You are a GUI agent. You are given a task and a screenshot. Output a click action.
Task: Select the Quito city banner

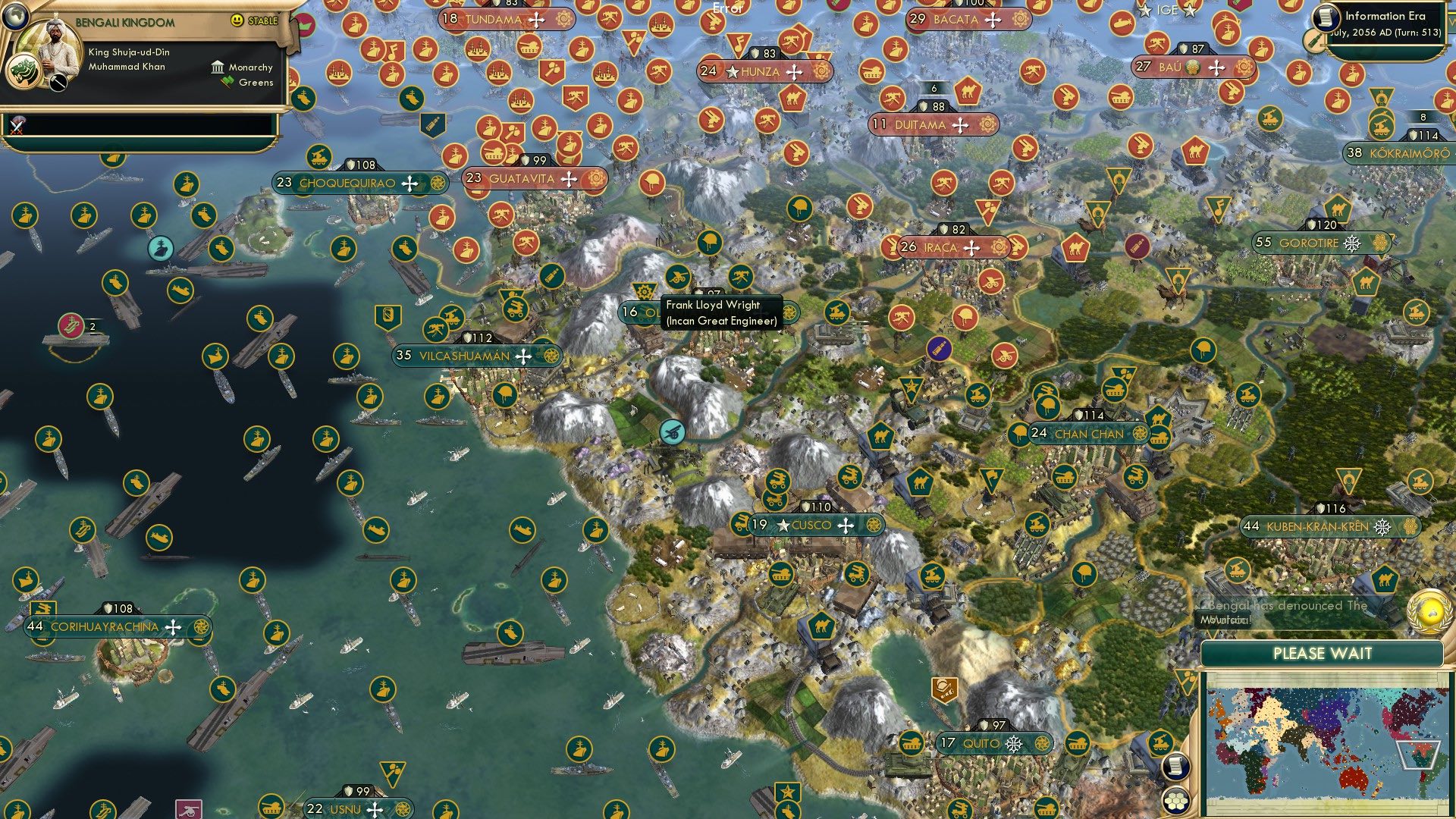(x=982, y=743)
